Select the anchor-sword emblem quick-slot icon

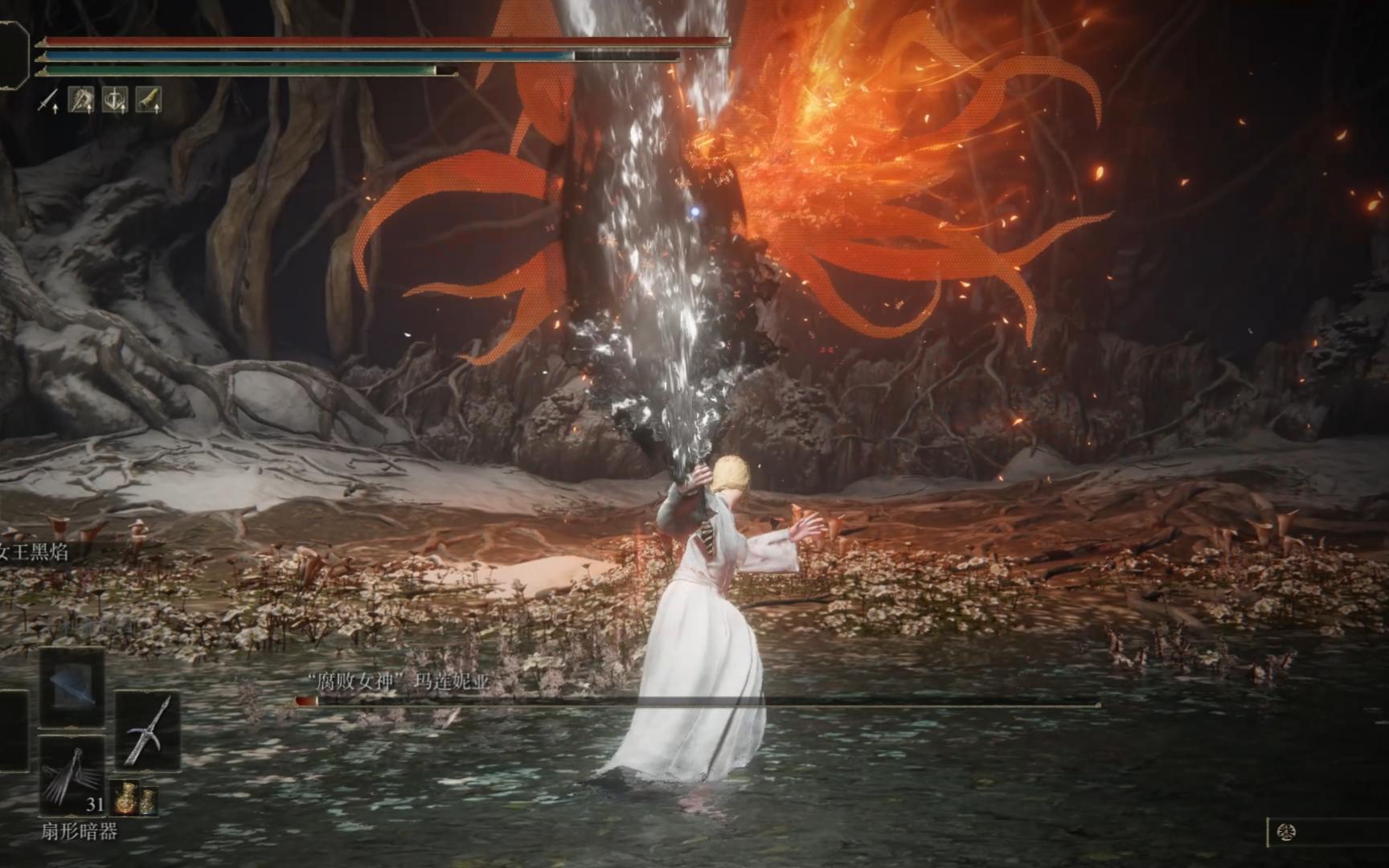tap(114, 100)
